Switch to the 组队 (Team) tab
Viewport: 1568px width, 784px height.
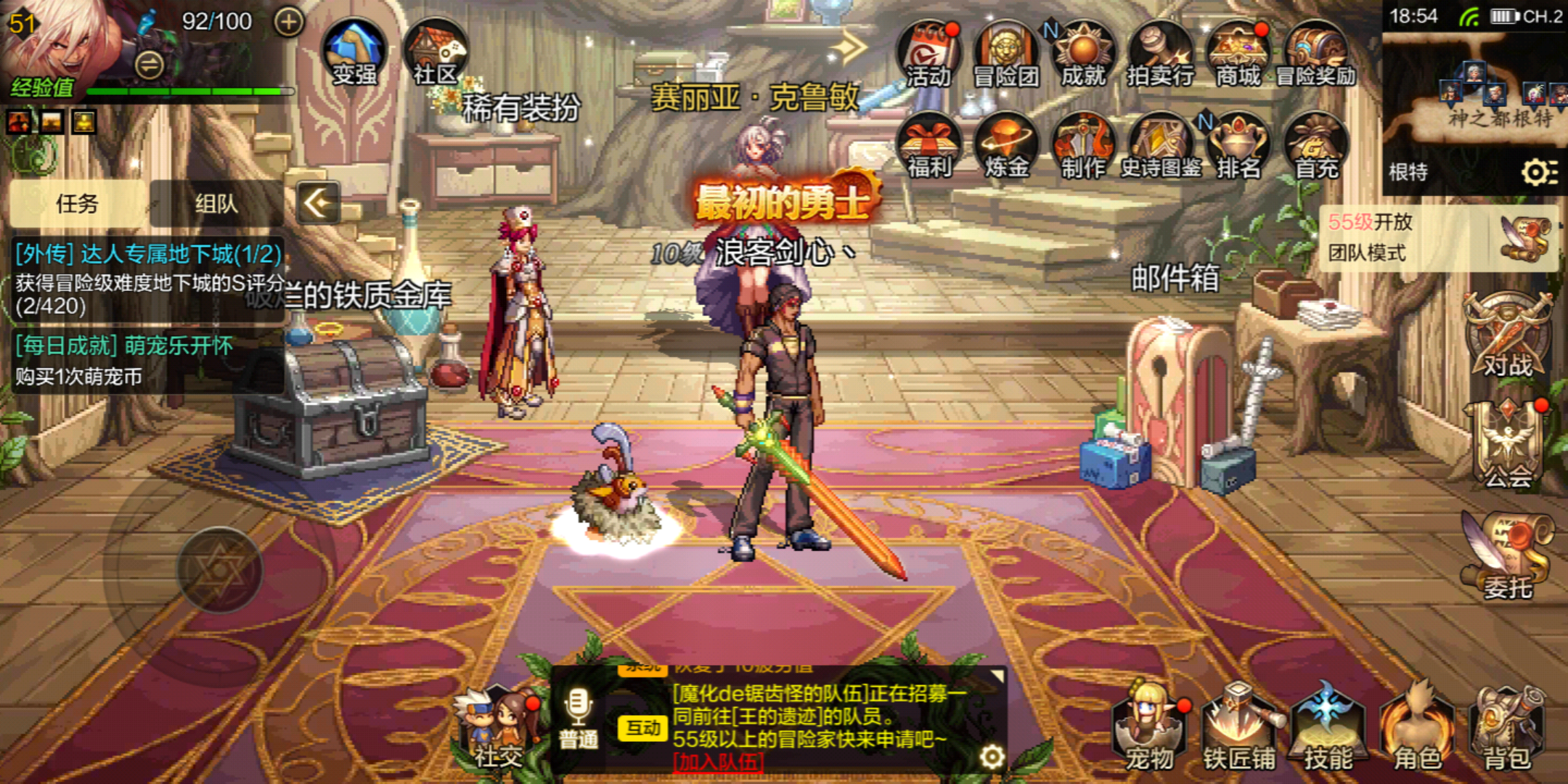214,204
